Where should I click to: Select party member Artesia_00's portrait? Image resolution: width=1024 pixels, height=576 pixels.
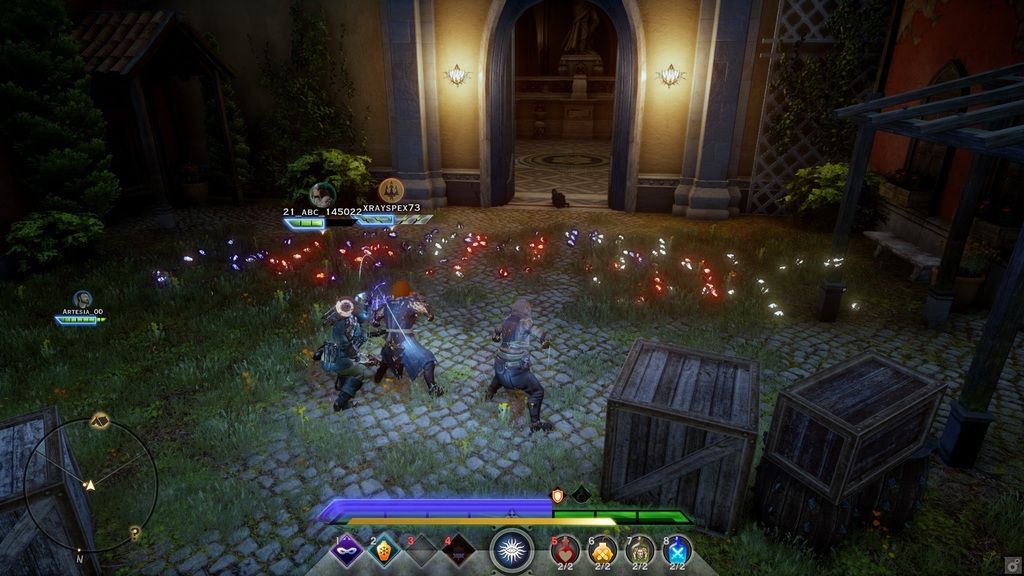point(82,299)
